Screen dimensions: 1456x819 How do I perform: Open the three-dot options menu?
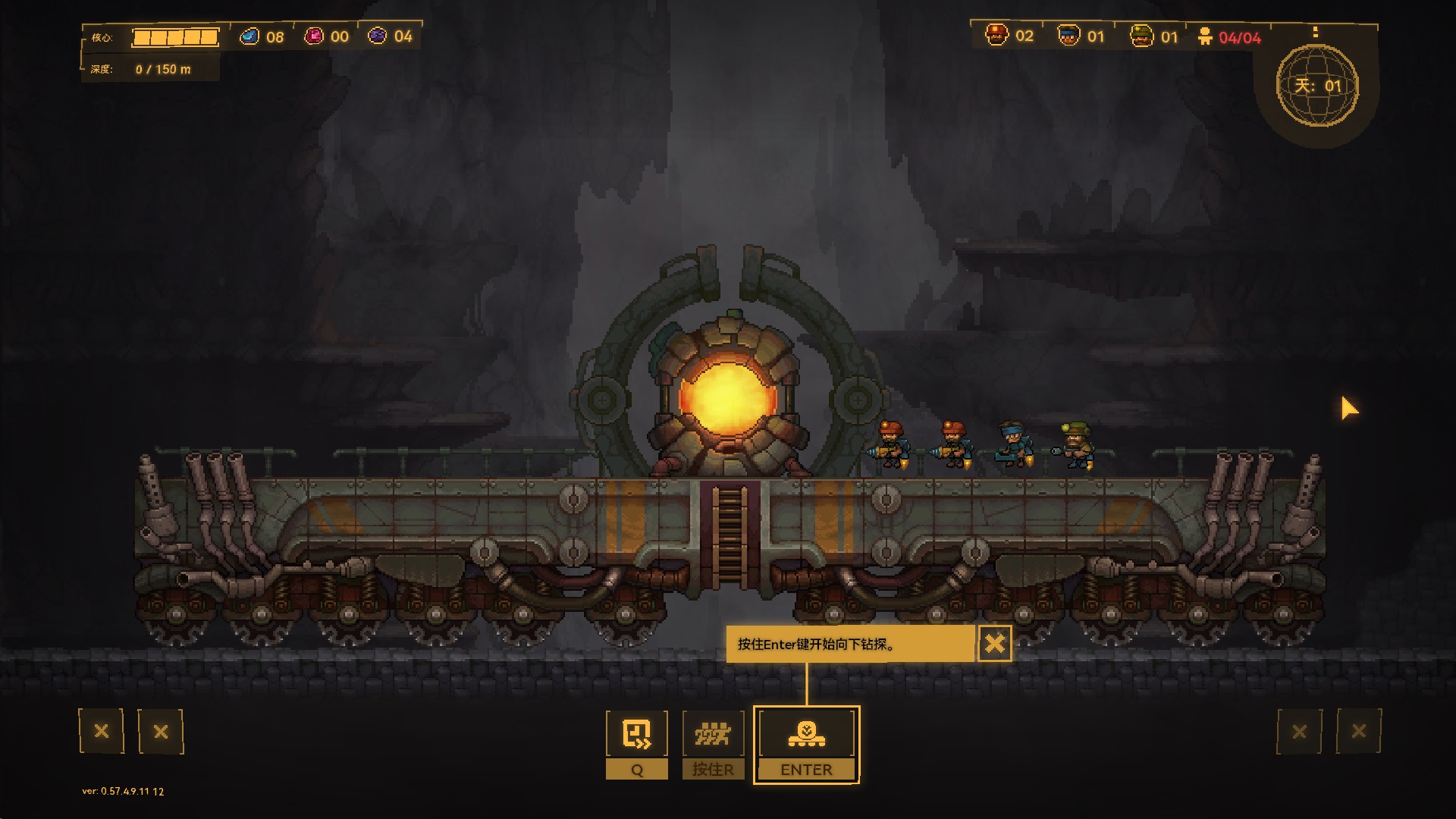point(1316,32)
